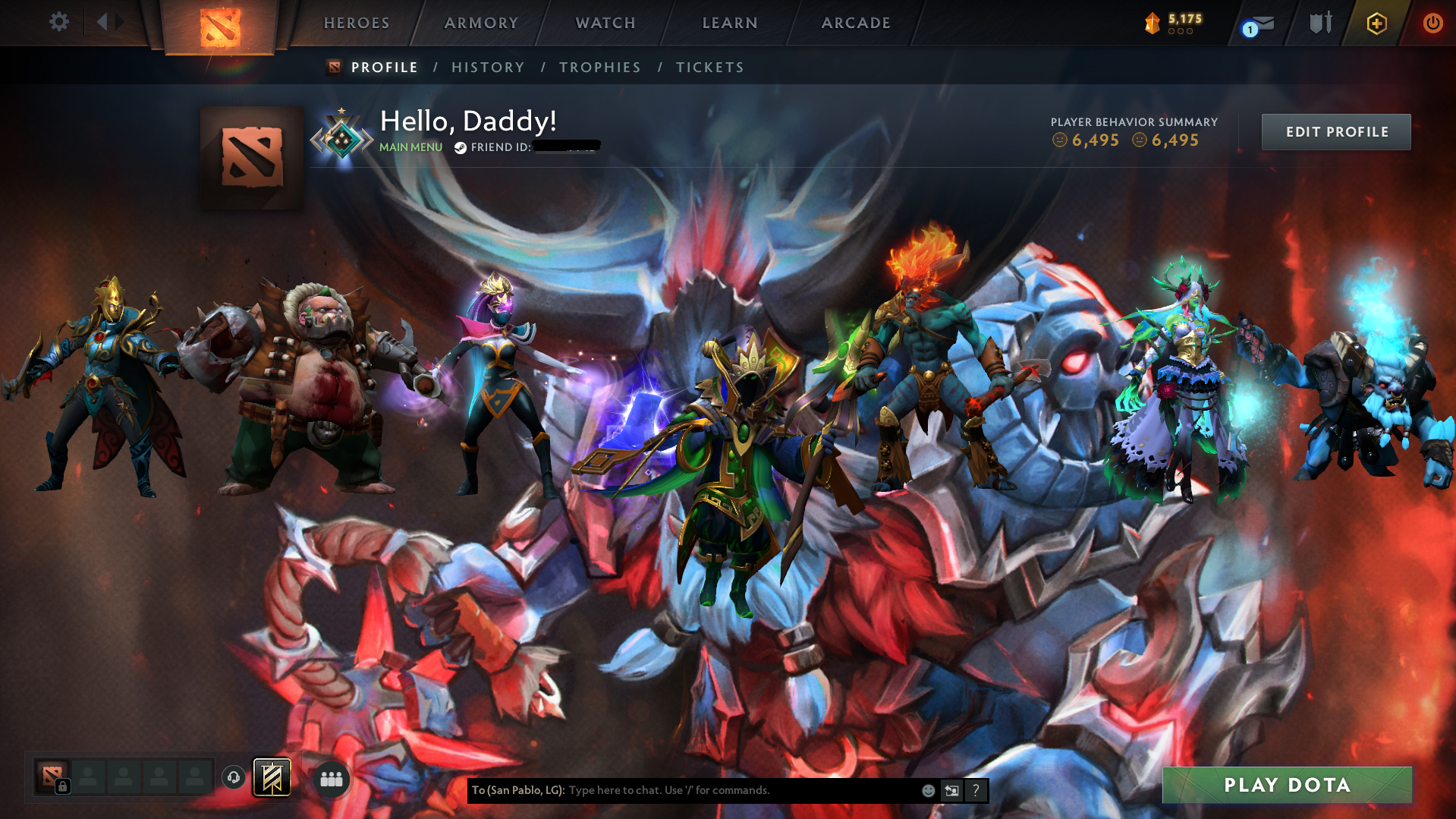1456x819 pixels.
Task: Switch to the HISTORY tab
Action: 488,67
